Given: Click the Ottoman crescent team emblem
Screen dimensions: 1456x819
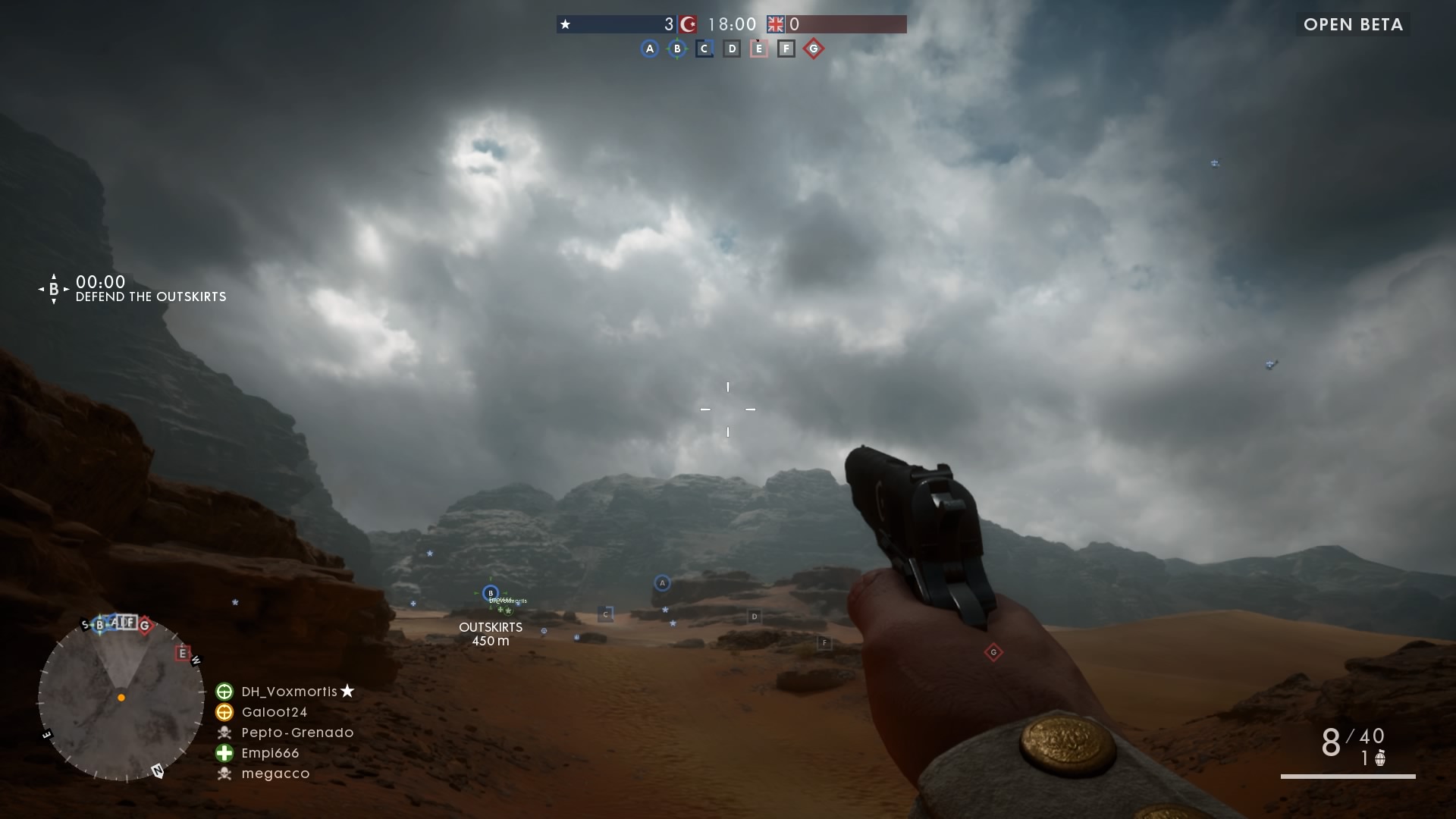Looking at the screenshot, I should [x=689, y=24].
